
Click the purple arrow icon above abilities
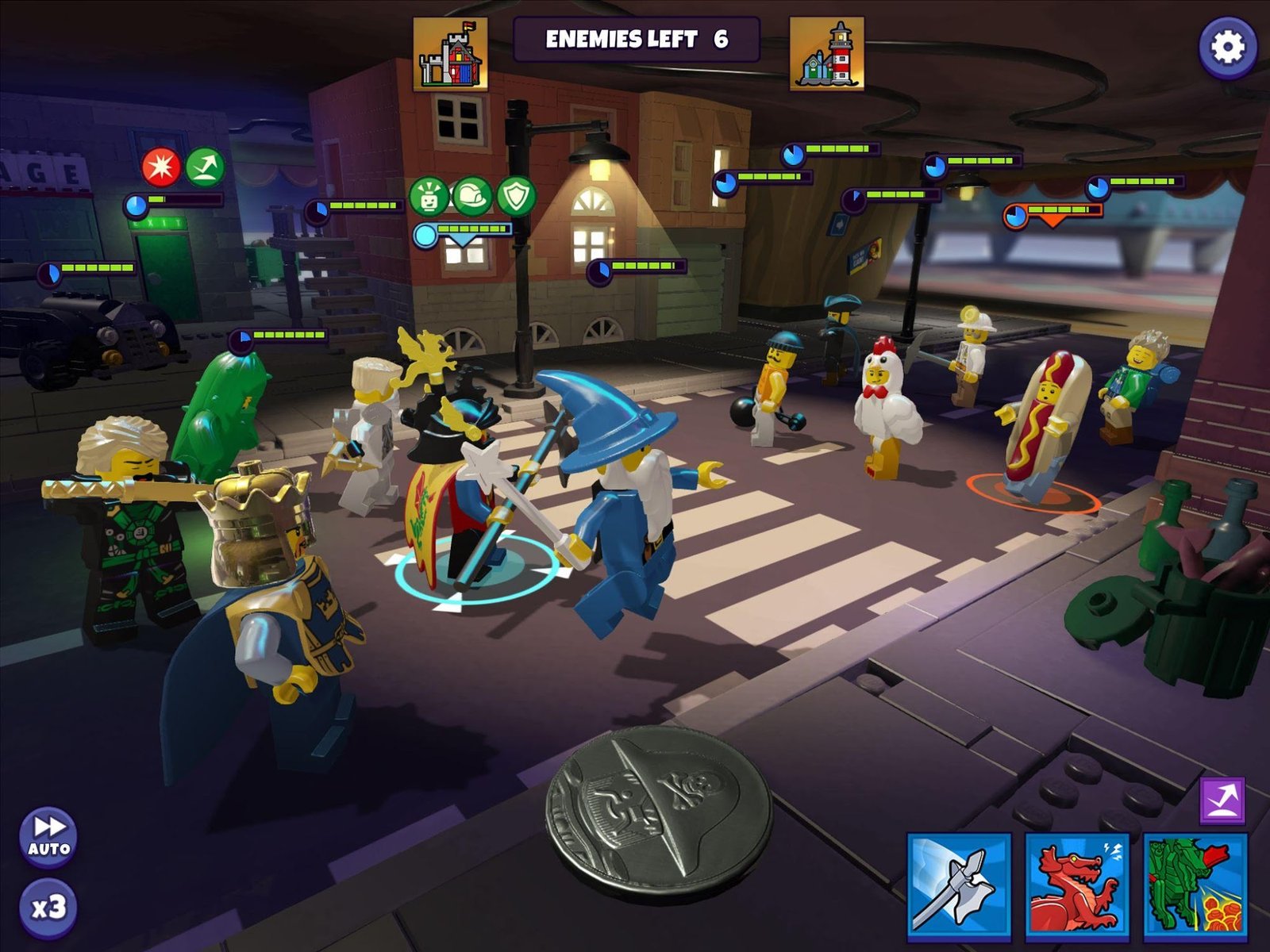1222,800
